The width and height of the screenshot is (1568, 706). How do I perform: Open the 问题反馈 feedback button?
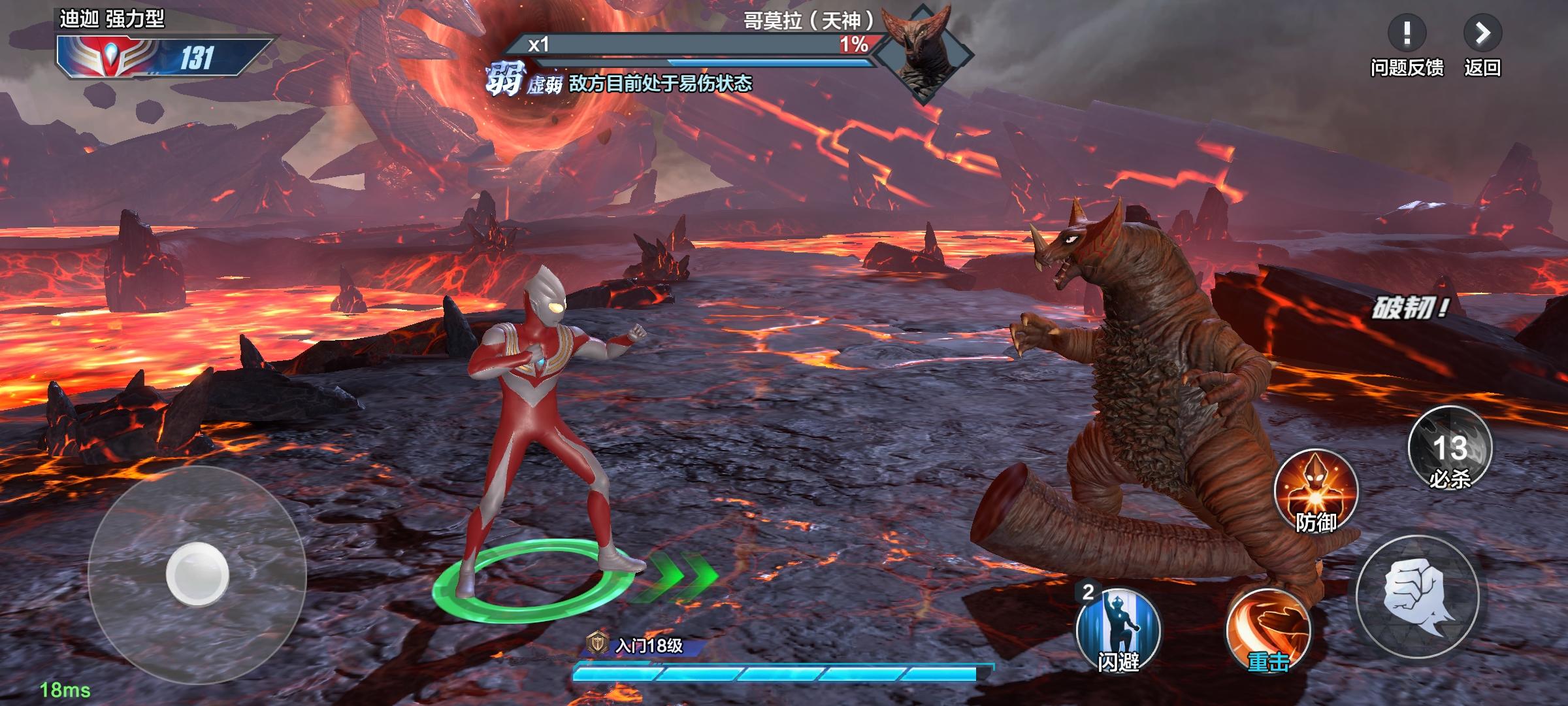(x=1407, y=34)
